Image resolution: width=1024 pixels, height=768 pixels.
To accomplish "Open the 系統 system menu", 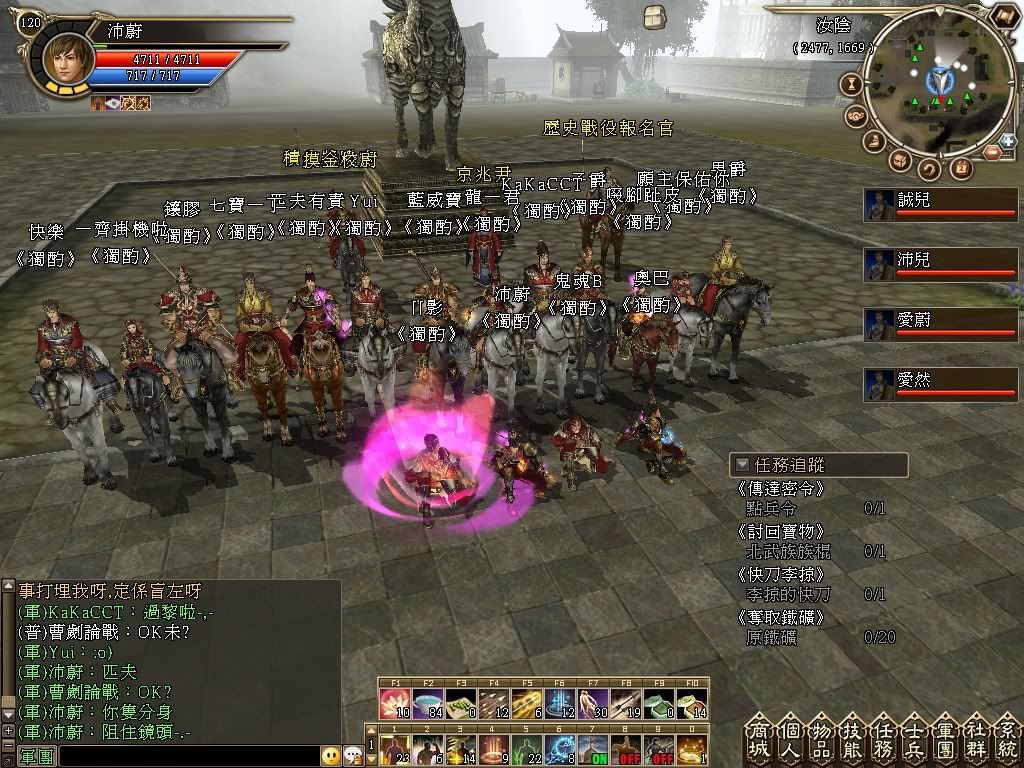I will point(1007,739).
